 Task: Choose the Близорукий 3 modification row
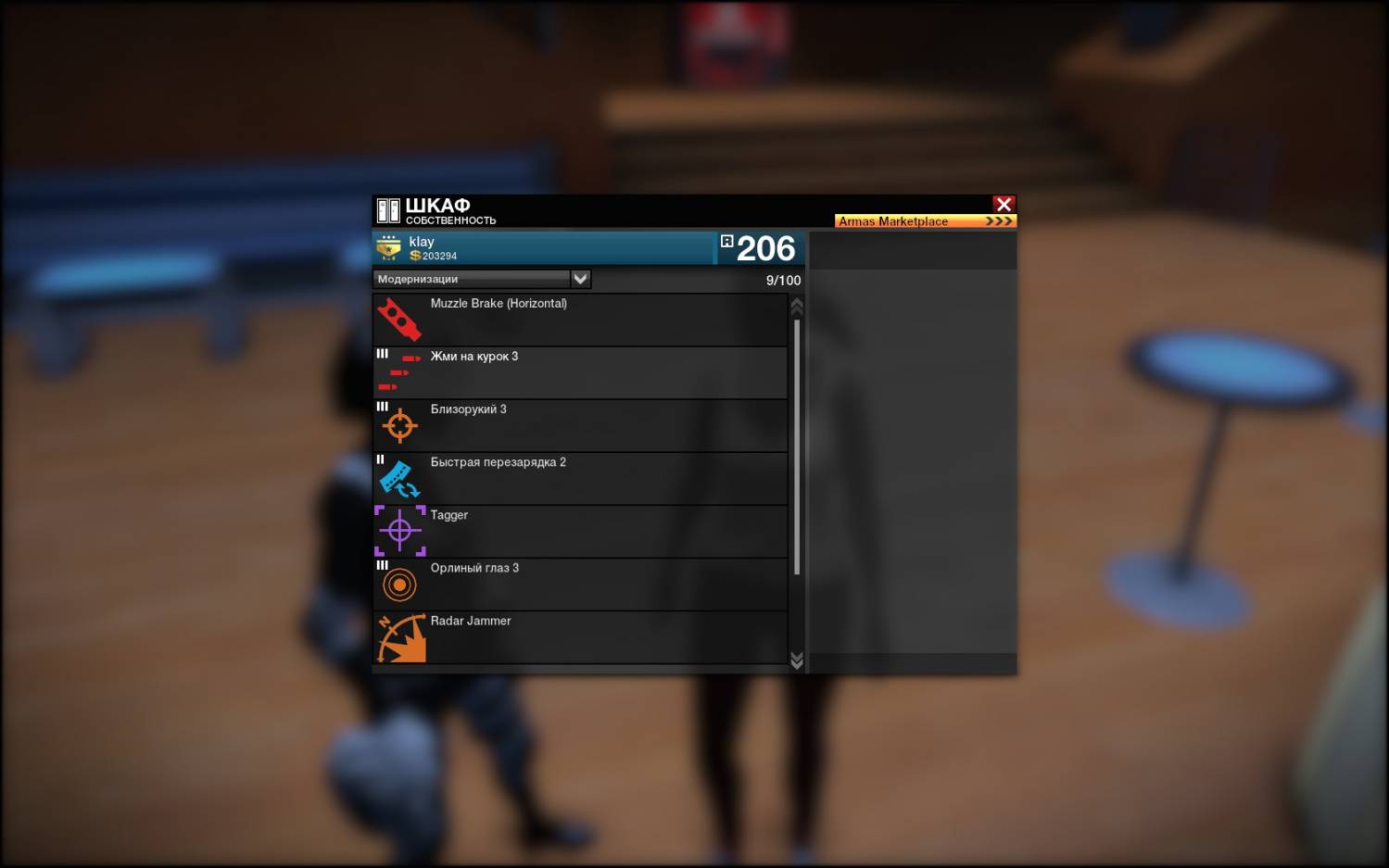[580, 425]
